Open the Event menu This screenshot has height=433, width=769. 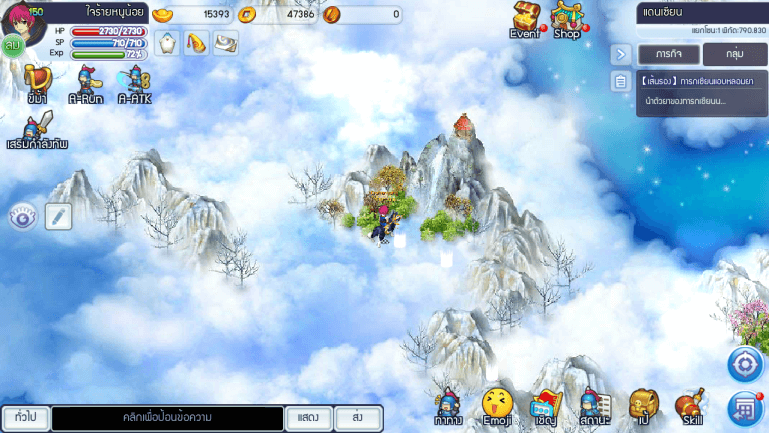coord(525,19)
